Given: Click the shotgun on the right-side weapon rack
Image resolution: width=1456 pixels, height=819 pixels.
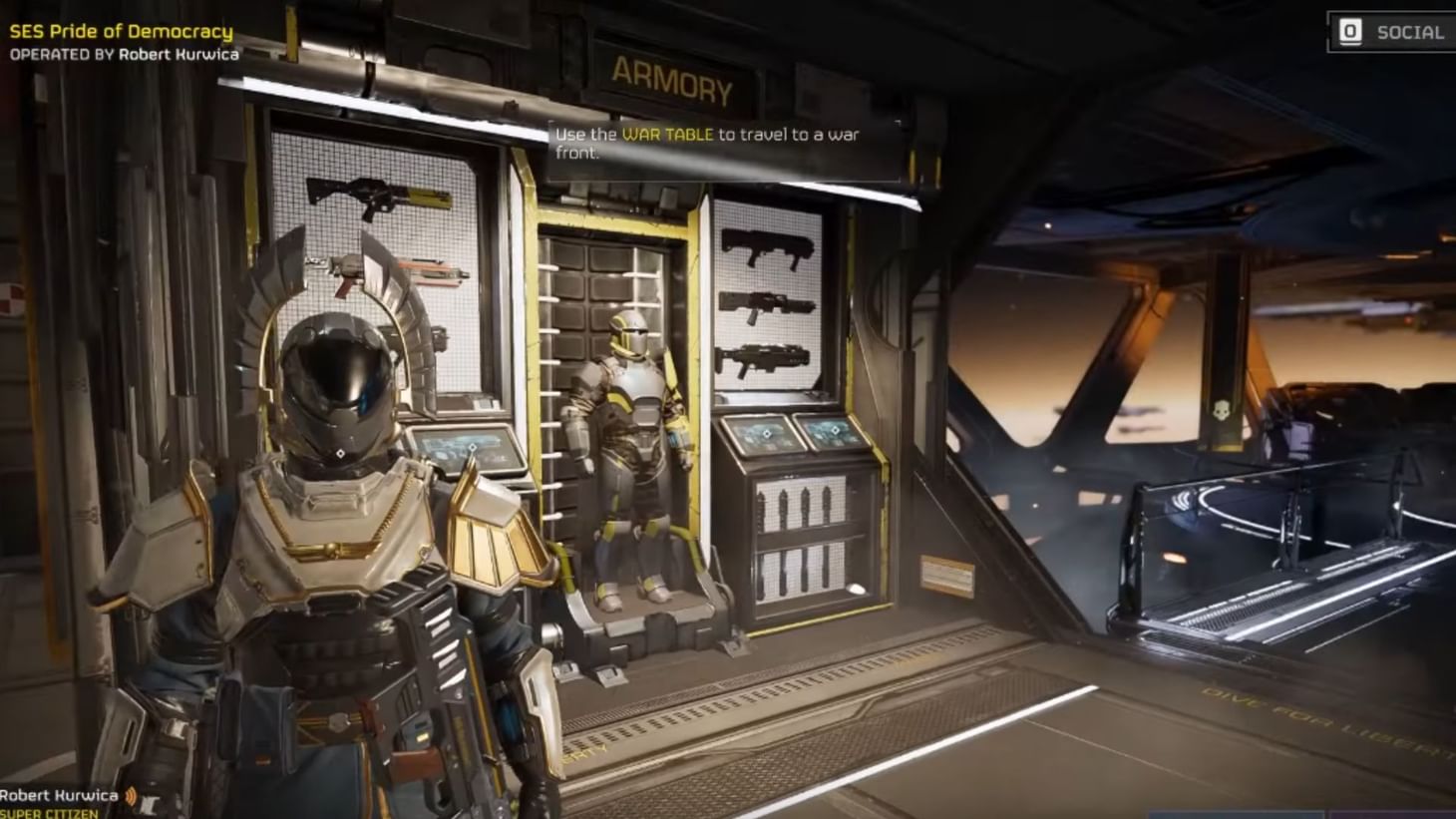Looking at the screenshot, I should coord(766,247).
